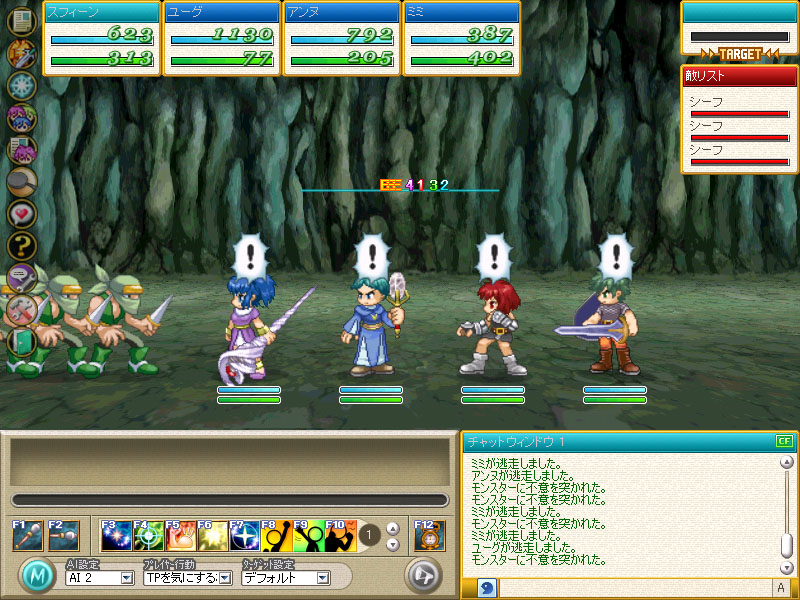This screenshot has width=800, height=600.
Task: Activate the F6 yellow glow skill
Action: click(x=212, y=536)
